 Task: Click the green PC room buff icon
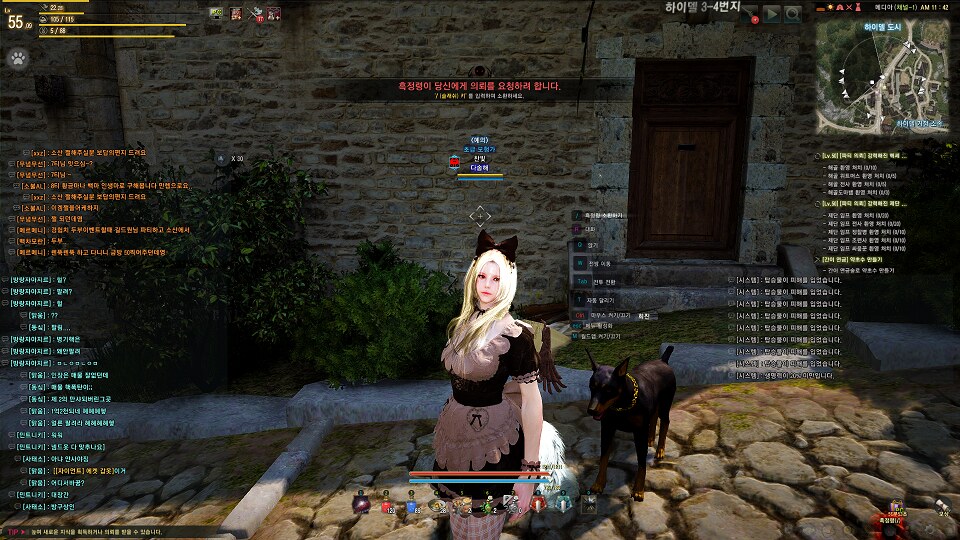(217, 13)
